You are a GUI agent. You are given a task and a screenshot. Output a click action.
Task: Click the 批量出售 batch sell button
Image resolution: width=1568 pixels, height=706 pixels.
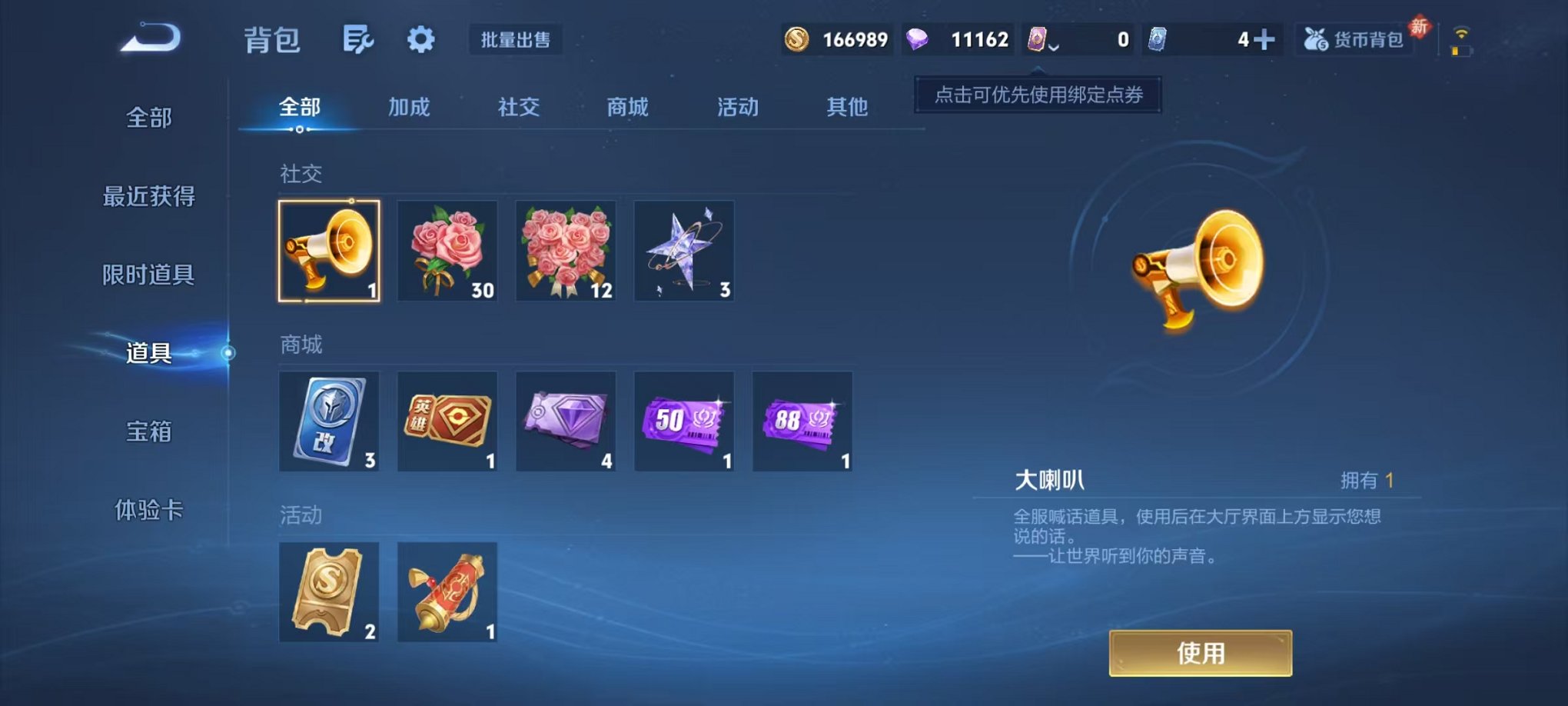[x=517, y=41]
